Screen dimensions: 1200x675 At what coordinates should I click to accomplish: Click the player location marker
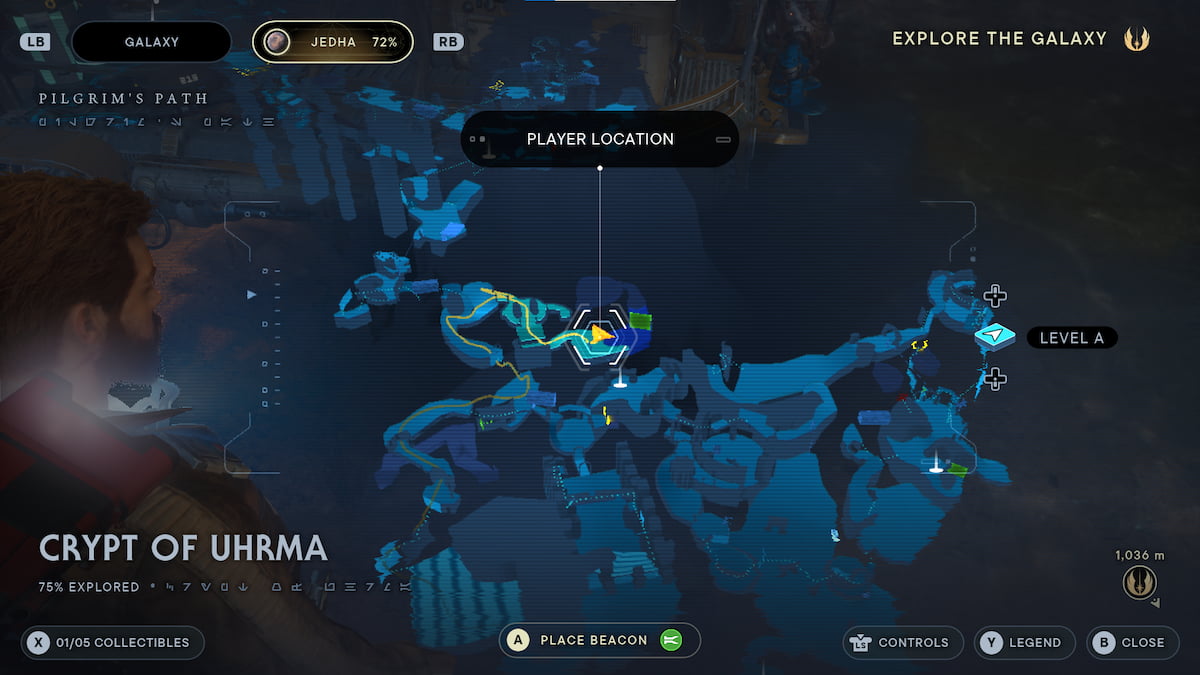[599, 334]
